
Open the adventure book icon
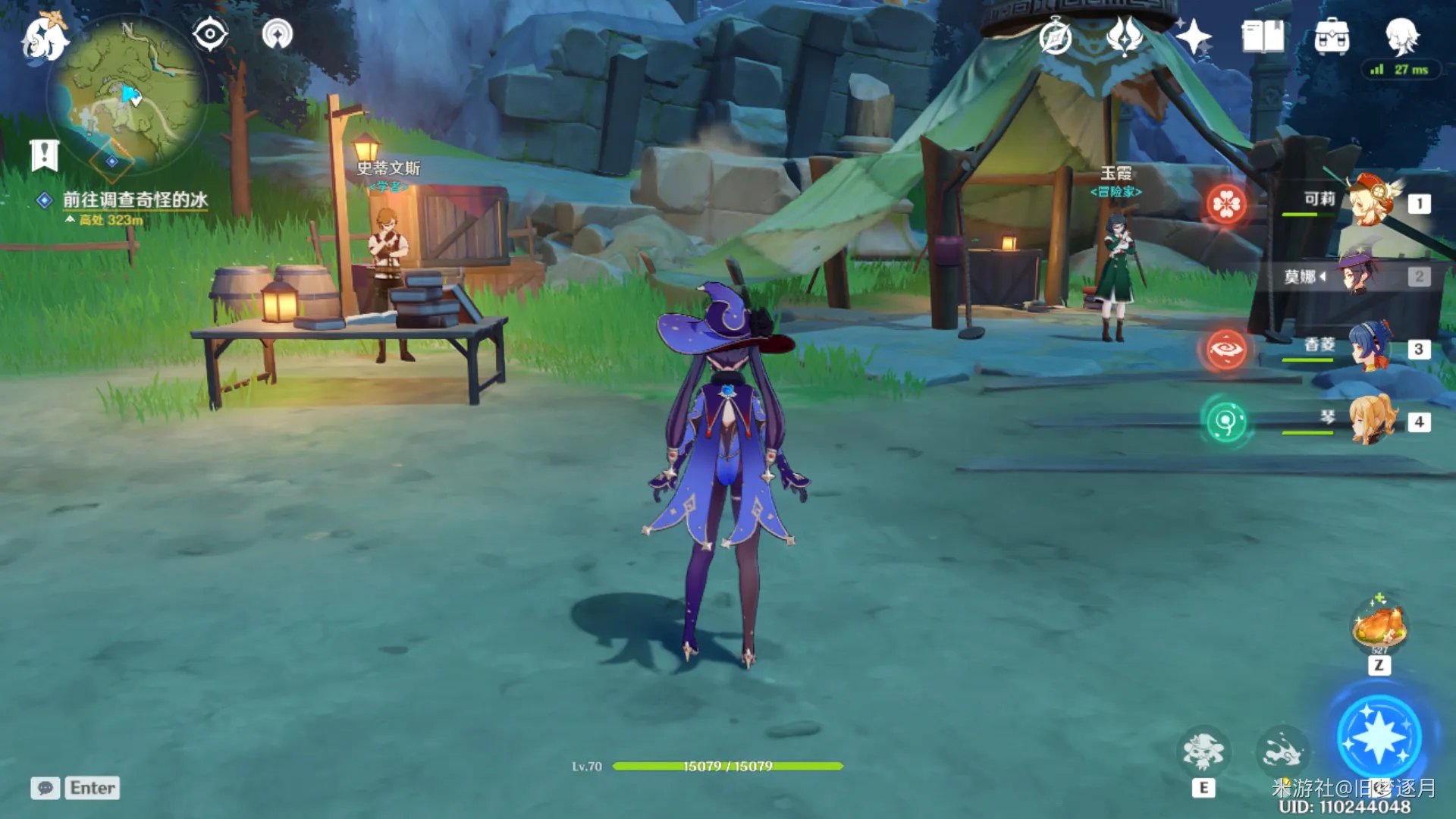point(1263,36)
